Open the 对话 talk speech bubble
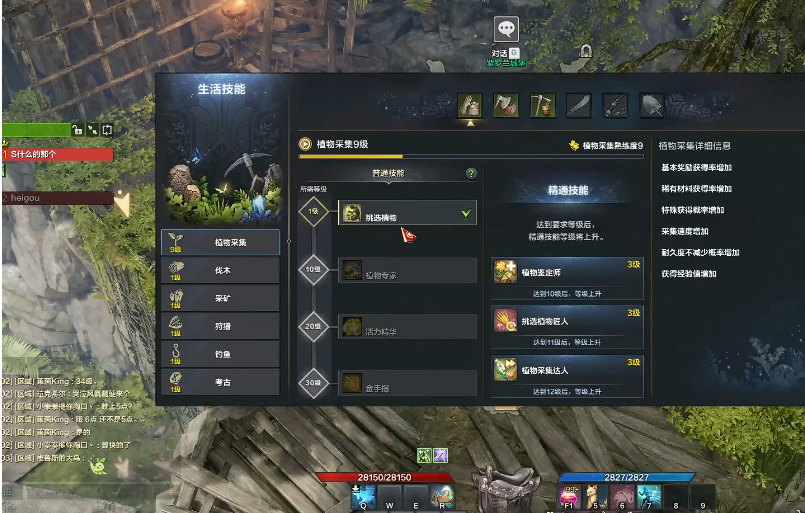The width and height of the screenshot is (805, 513). (506, 30)
